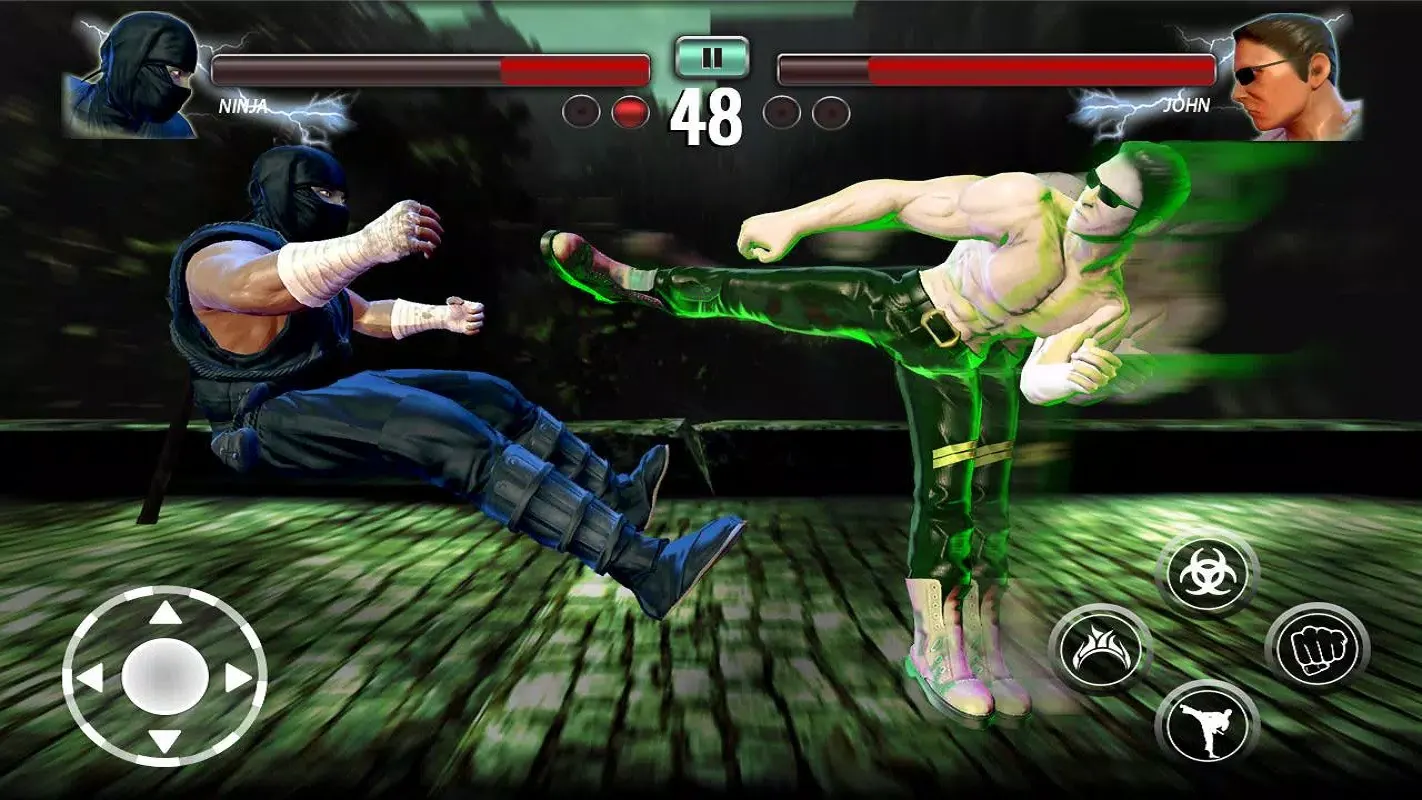Click Ninja's health bar
1422x800 pixels.
(420, 68)
